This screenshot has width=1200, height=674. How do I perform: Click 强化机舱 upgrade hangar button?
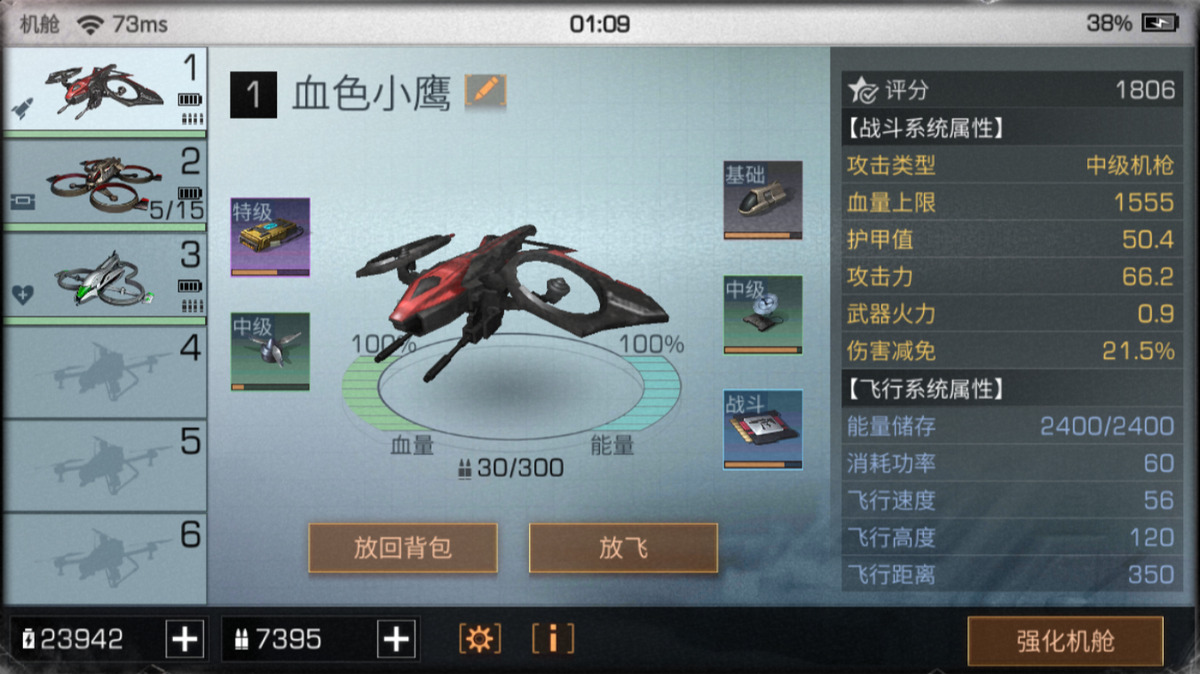(x=1065, y=641)
